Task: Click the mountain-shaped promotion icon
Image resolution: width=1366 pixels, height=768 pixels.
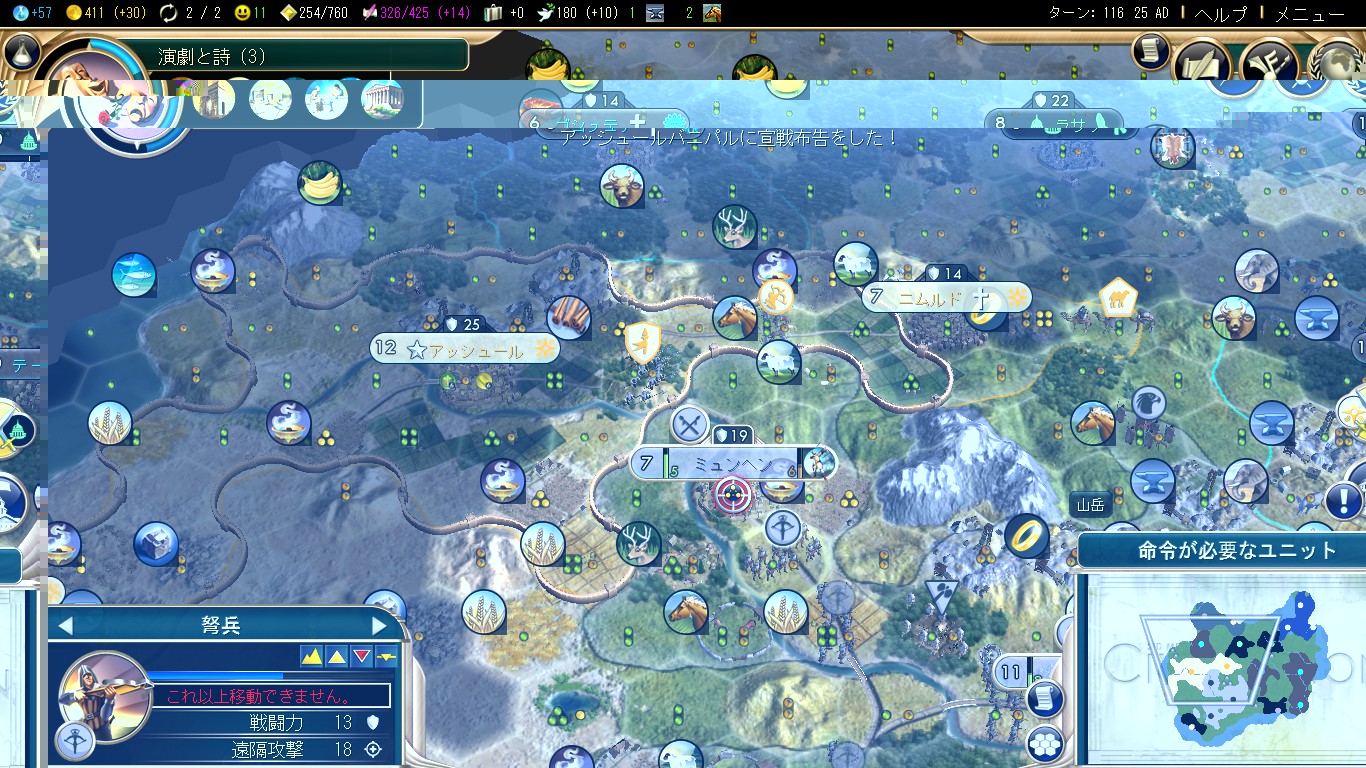Action: click(312, 656)
